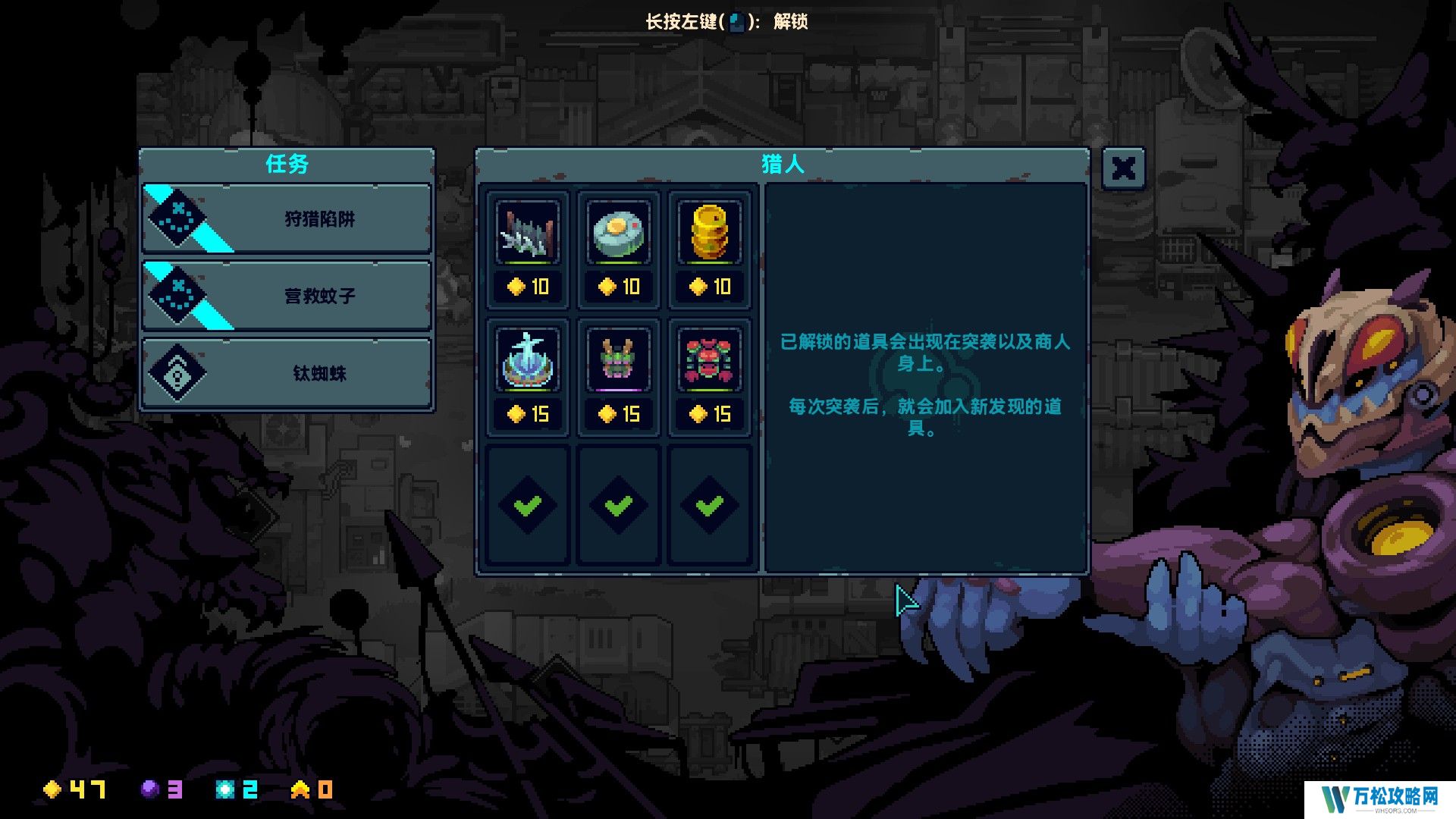1456x819 pixels.
Task: Select the green horned mask item
Action: point(619,360)
